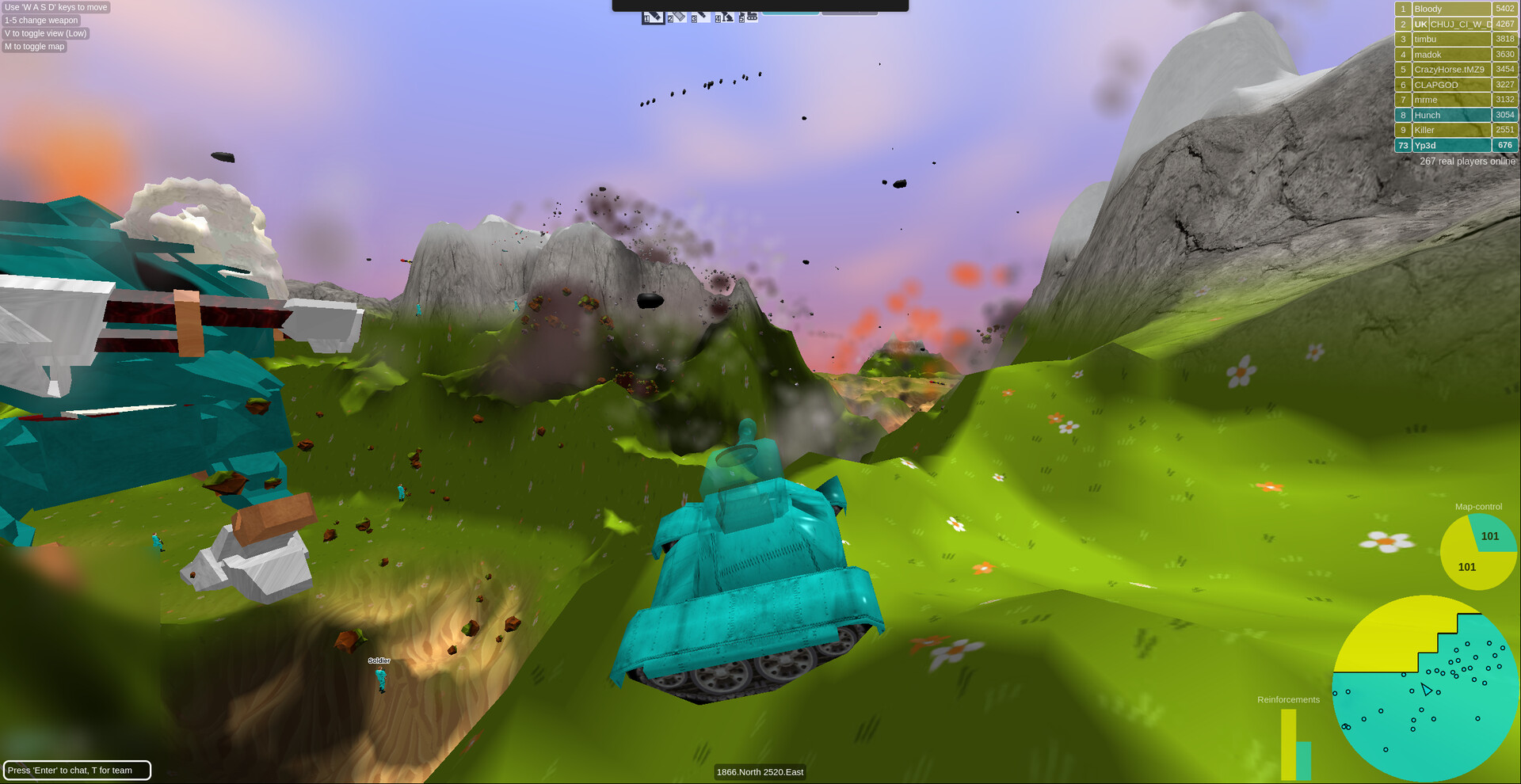Select the Hunch leaderboard entry

[x=1451, y=115]
